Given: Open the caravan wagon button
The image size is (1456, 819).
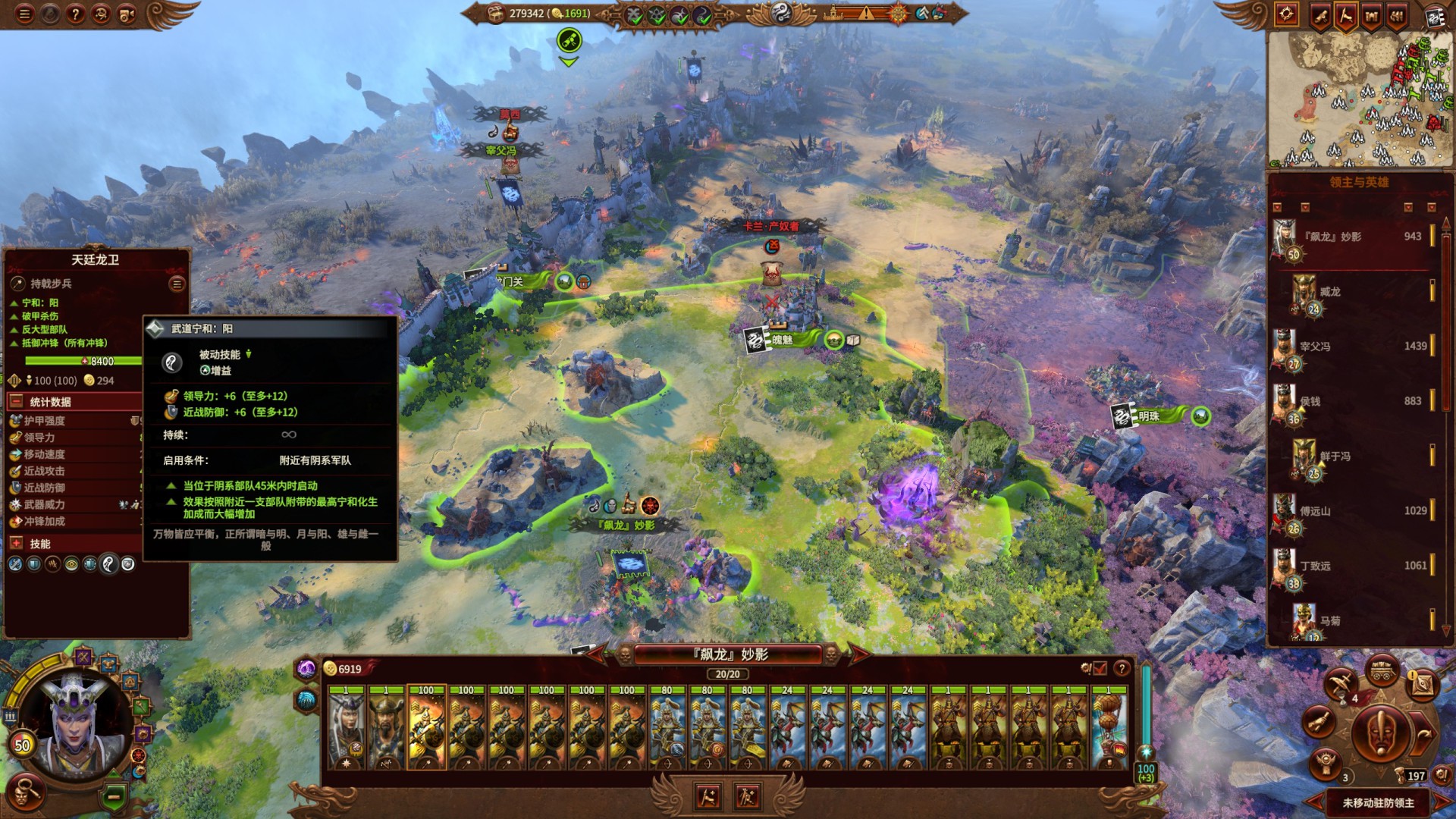Looking at the screenshot, I should [x=1382, y=670].
